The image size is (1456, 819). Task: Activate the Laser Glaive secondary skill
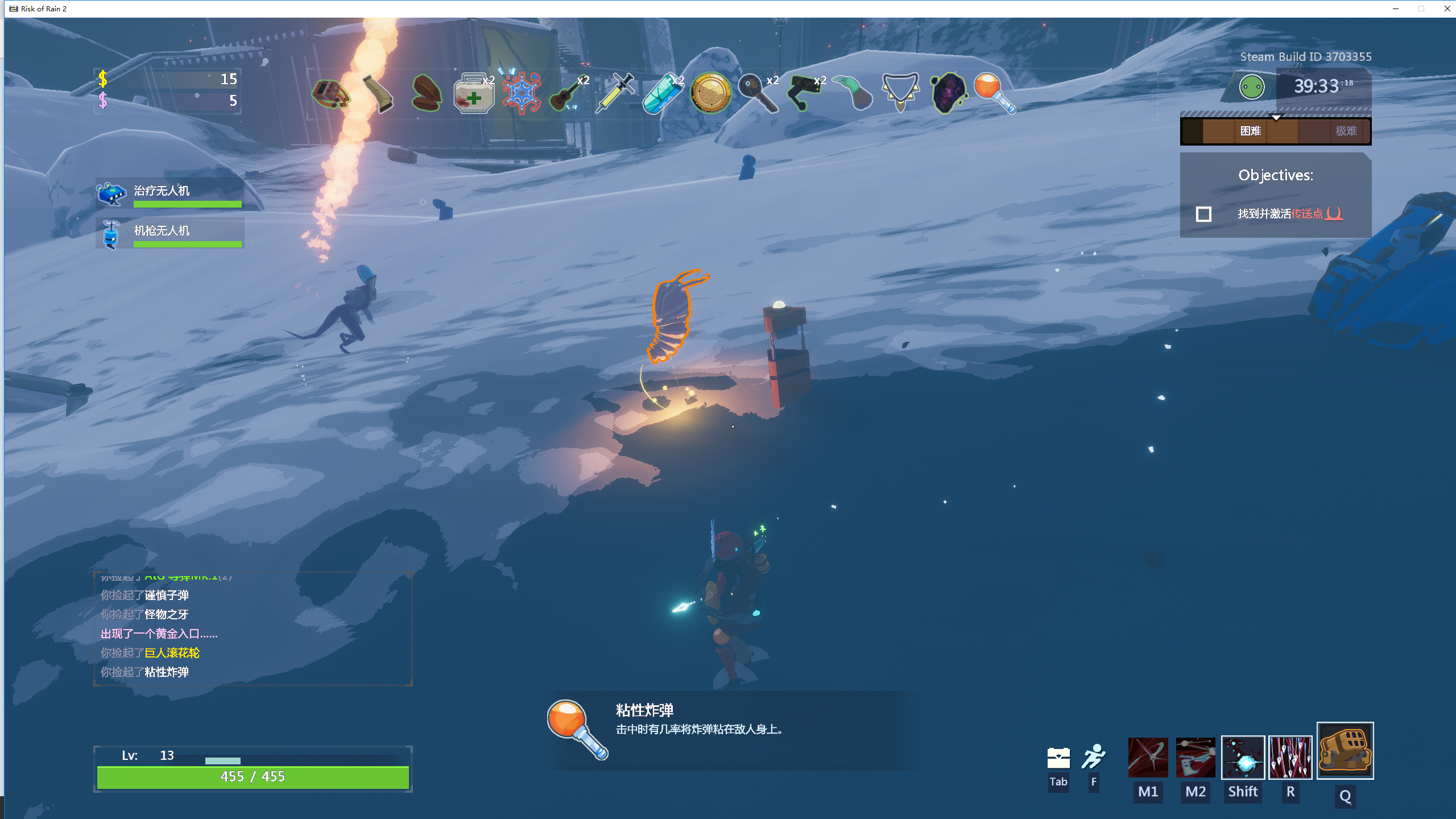pos(1196,758)
